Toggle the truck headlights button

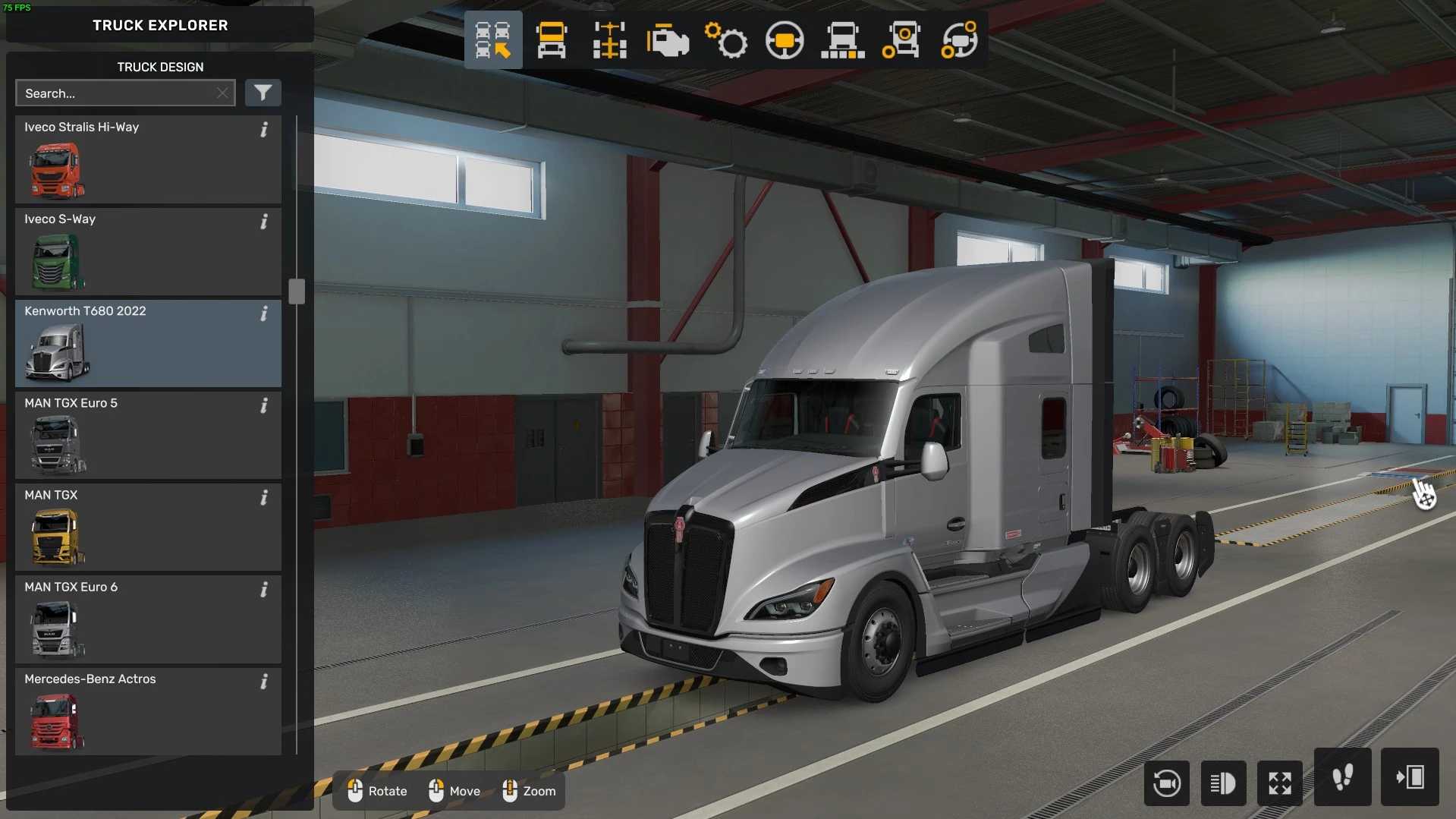(x=1223, y=783)
